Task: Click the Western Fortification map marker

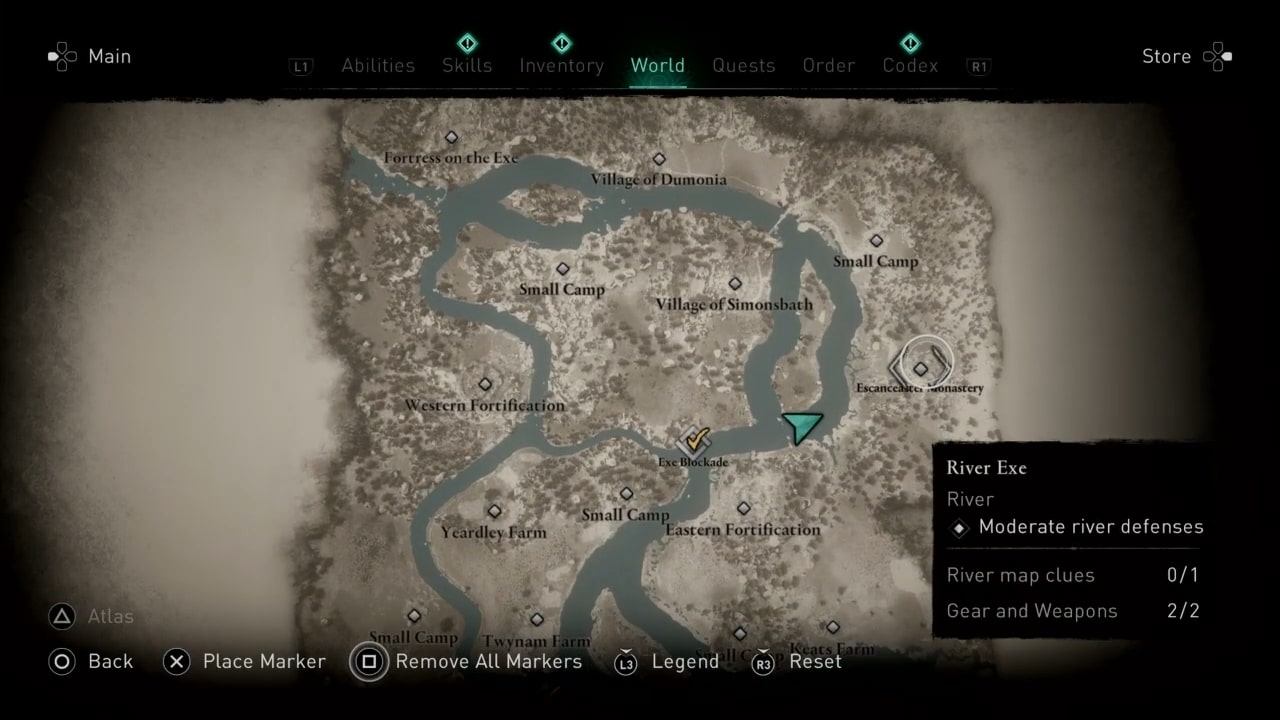Action: click(x=485, y=383)
